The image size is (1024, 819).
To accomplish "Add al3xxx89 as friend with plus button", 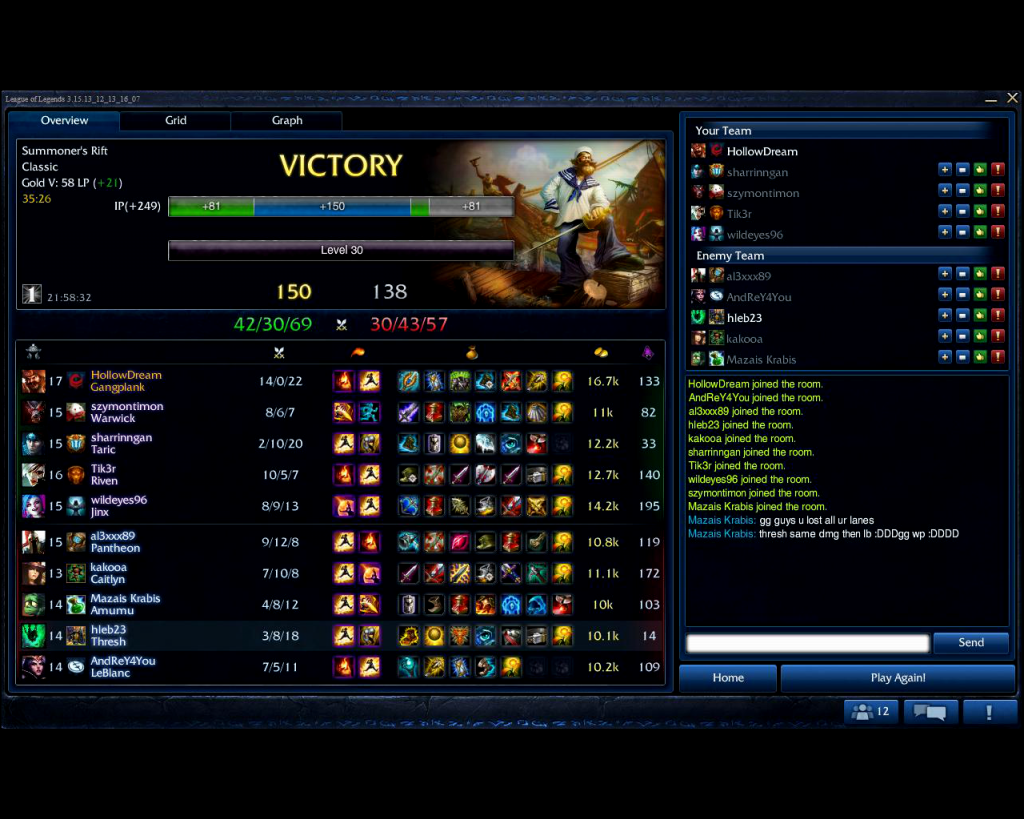I will coord(944,275).
